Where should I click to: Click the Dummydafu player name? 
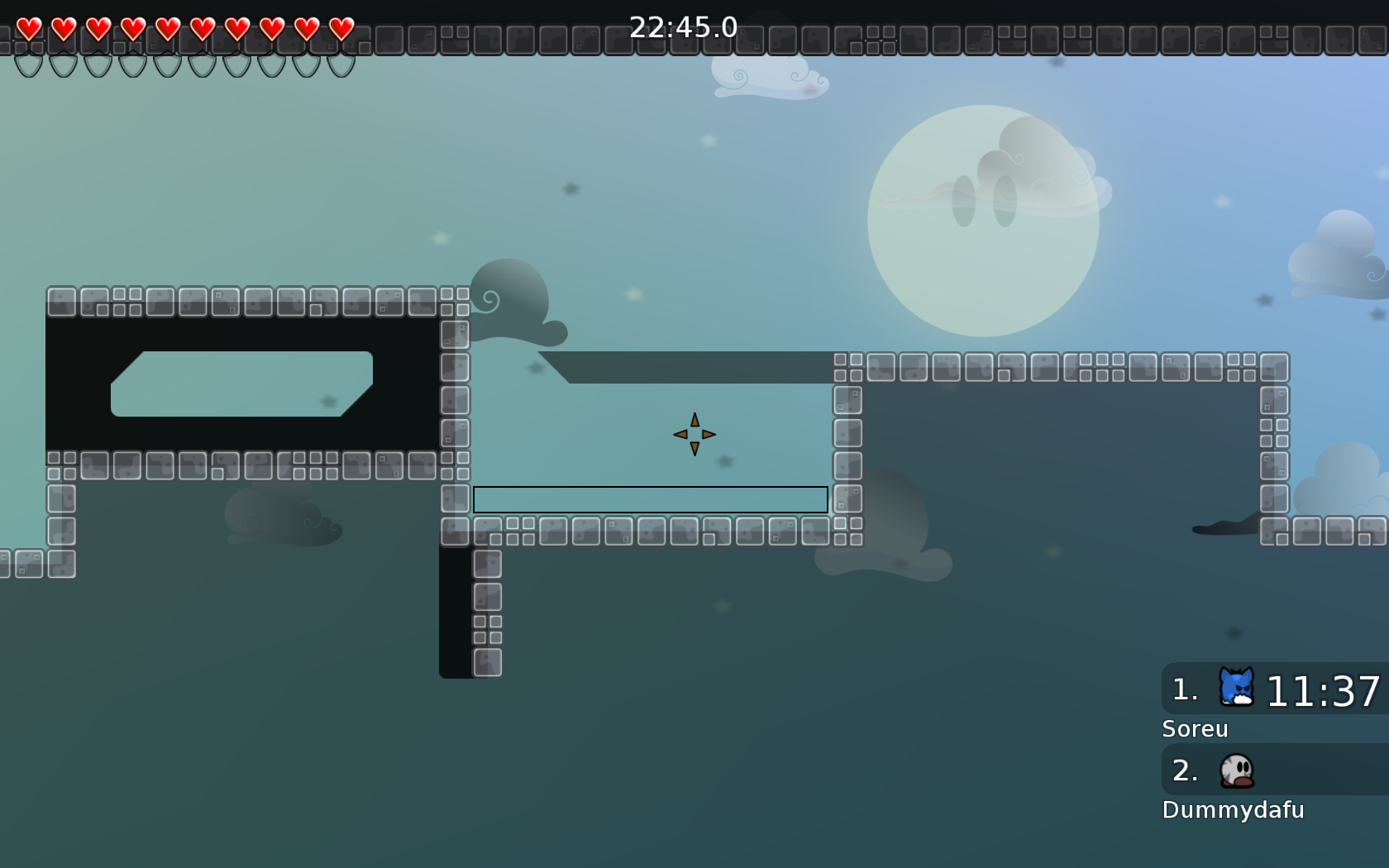point(1234,810)
